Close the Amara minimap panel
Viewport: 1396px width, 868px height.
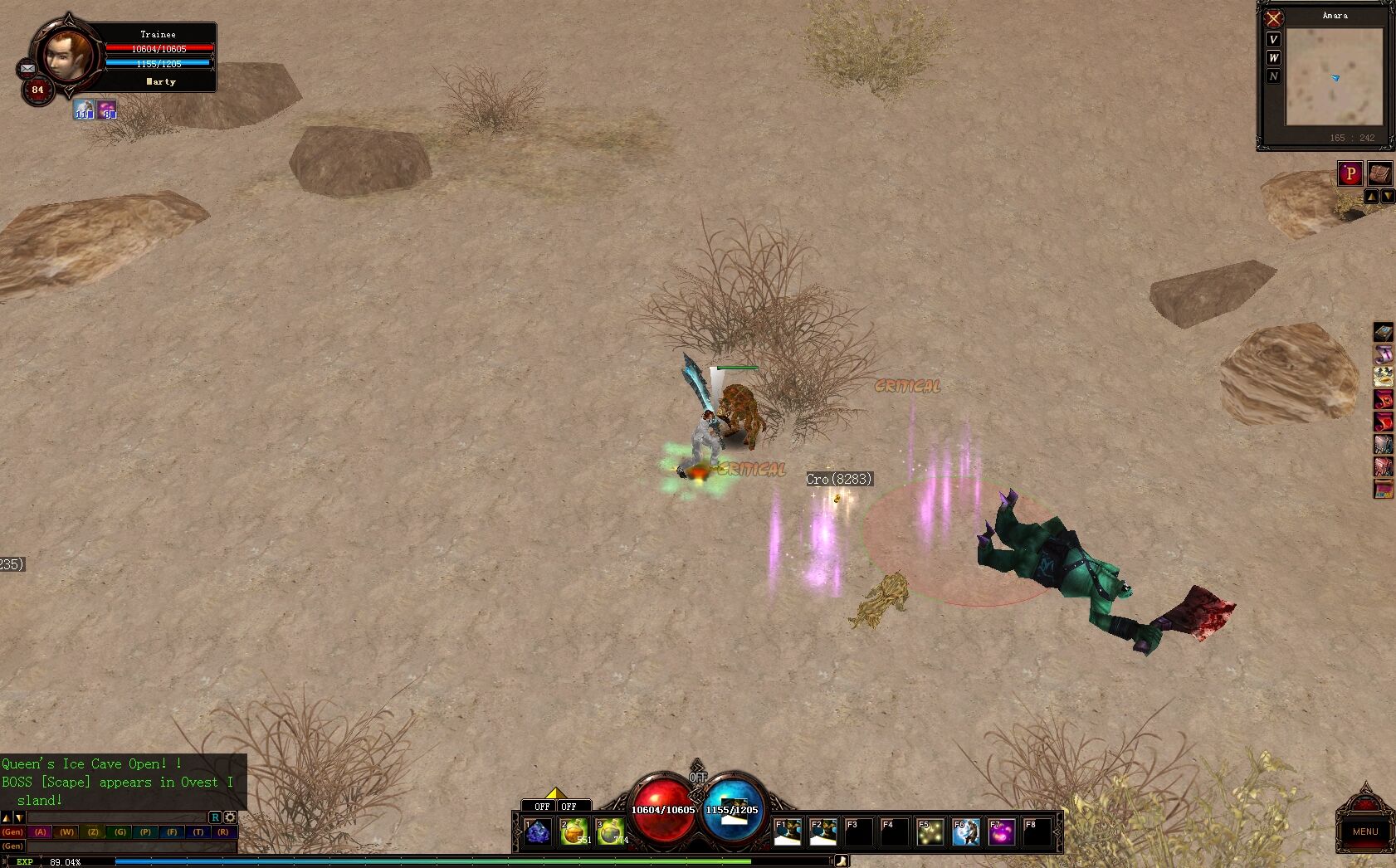(x=1273, y=18)
